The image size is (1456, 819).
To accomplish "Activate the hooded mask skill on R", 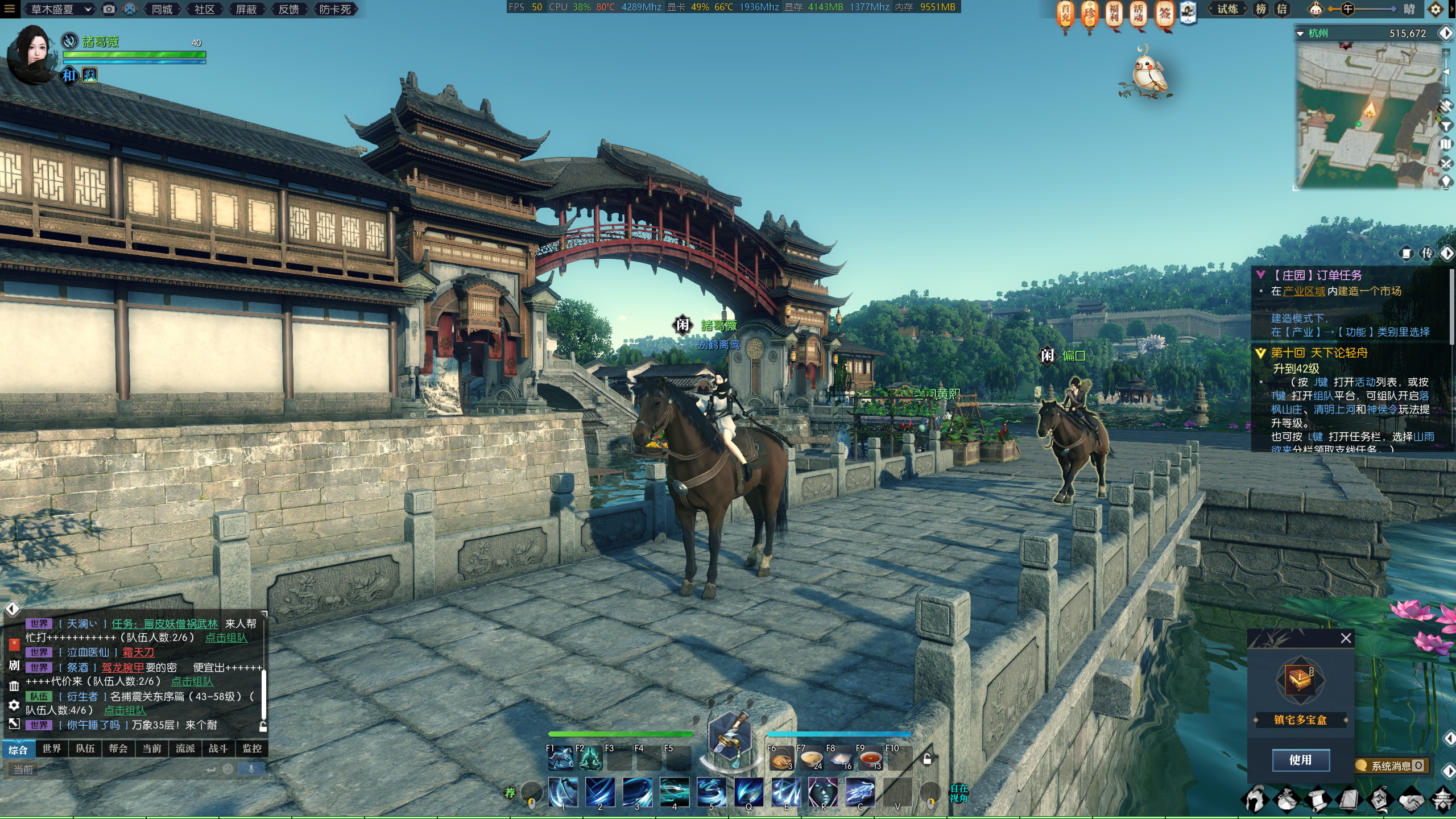I will 822,792.
